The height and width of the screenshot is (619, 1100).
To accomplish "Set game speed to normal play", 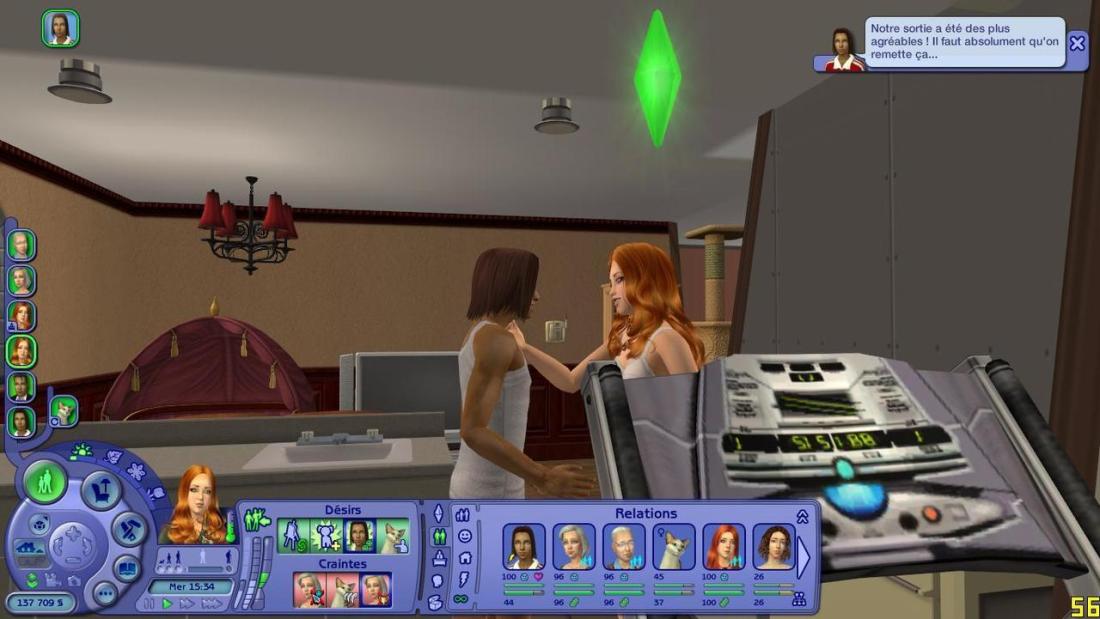I will 168,604.
